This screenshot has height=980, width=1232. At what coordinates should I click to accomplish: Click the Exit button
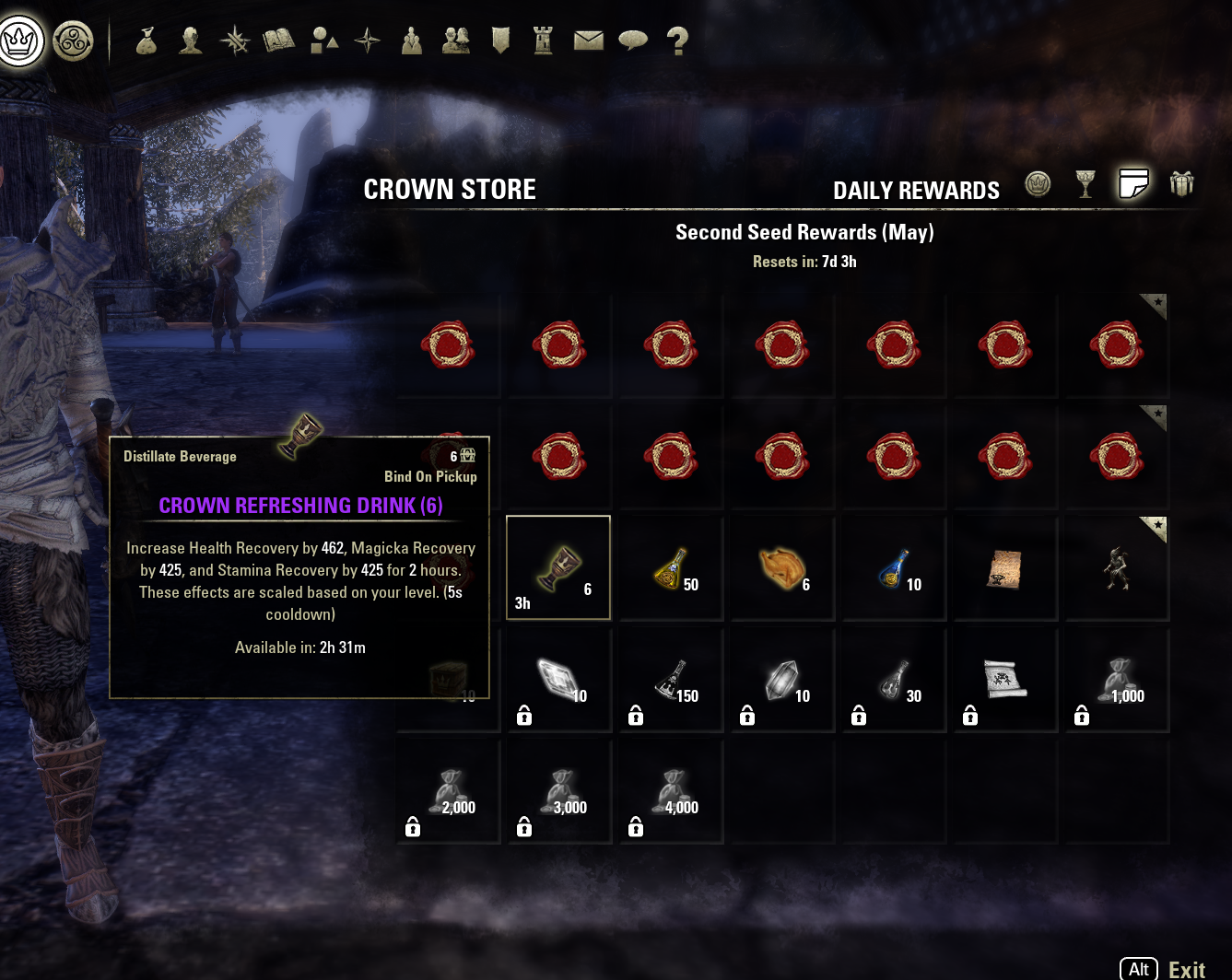(1185, 969)
